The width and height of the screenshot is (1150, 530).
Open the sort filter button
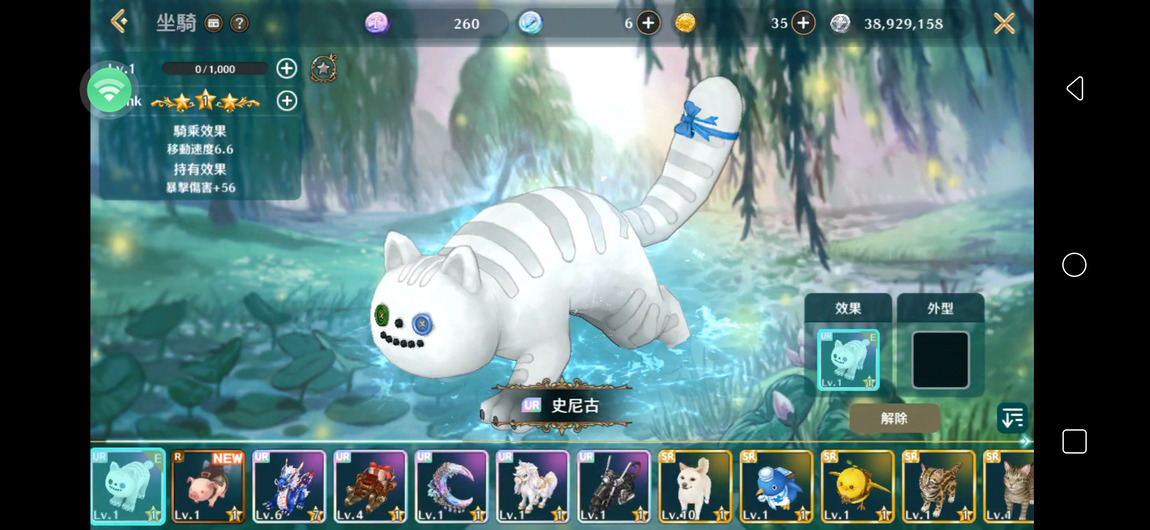1012,418
